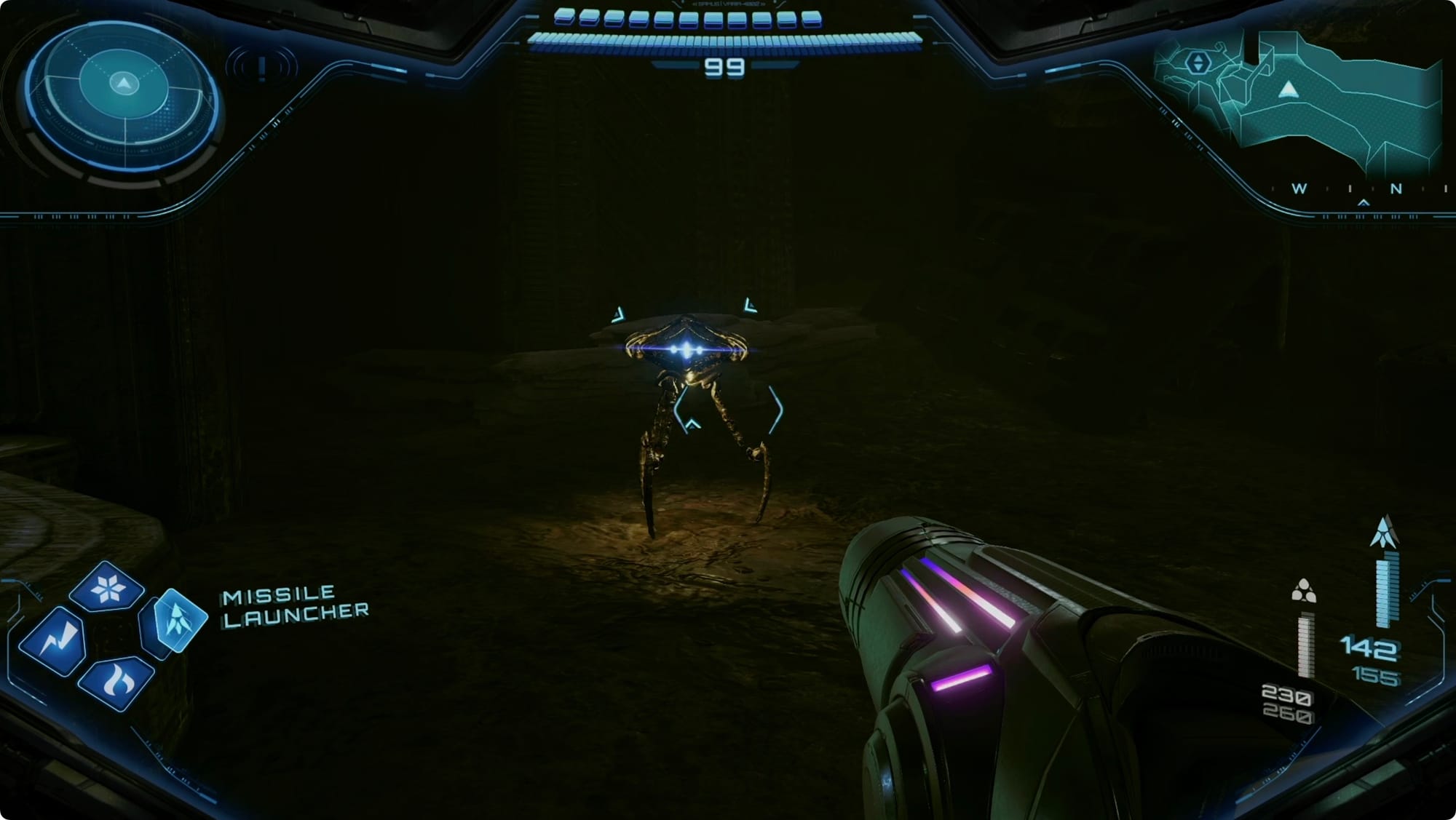This screenshot has width=1456, height=820.
Task: Select the ice snowflake weapon icon
Action: tap(107, 587)
